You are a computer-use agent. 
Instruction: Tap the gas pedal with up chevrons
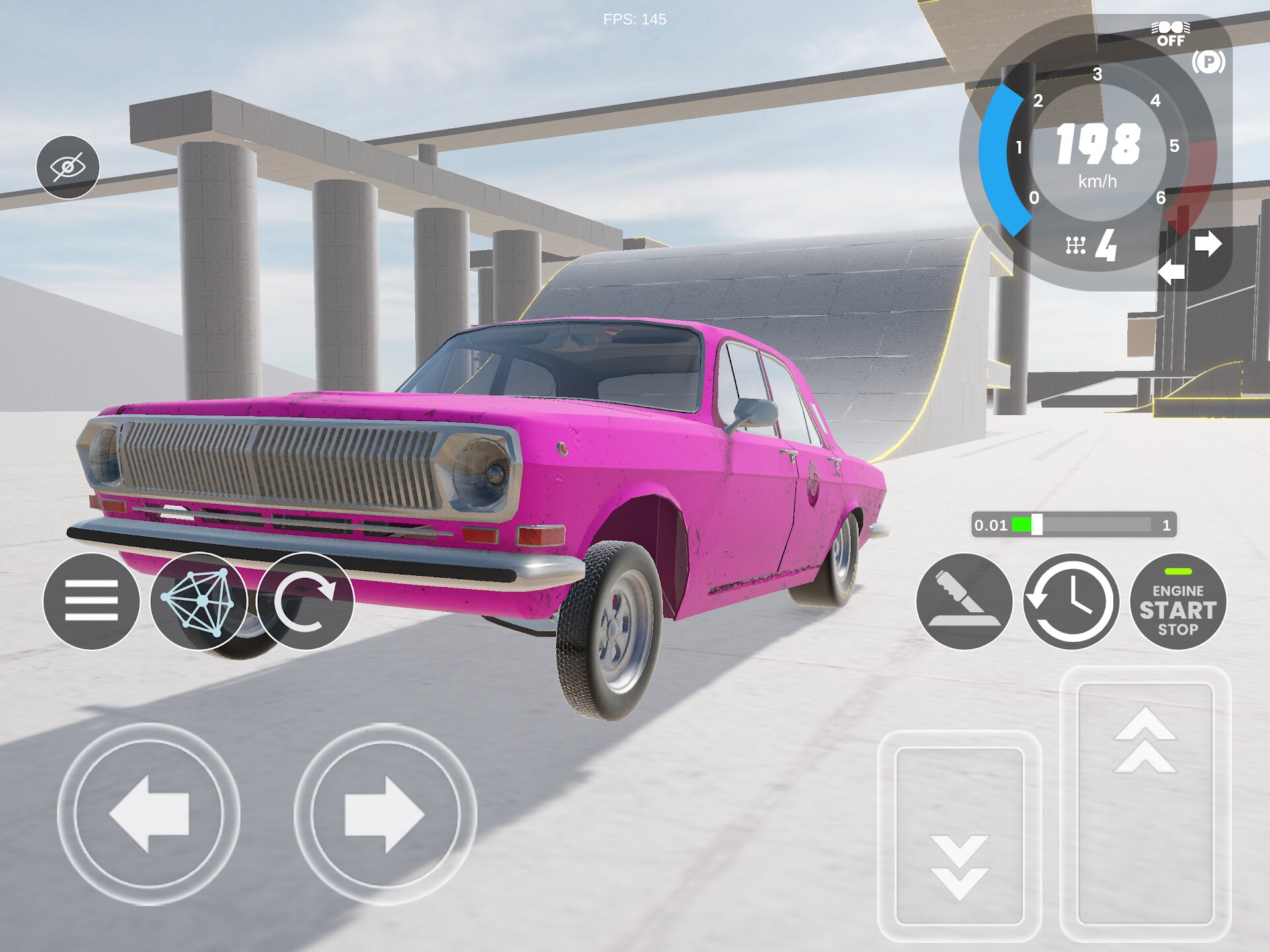point(1145,803)
